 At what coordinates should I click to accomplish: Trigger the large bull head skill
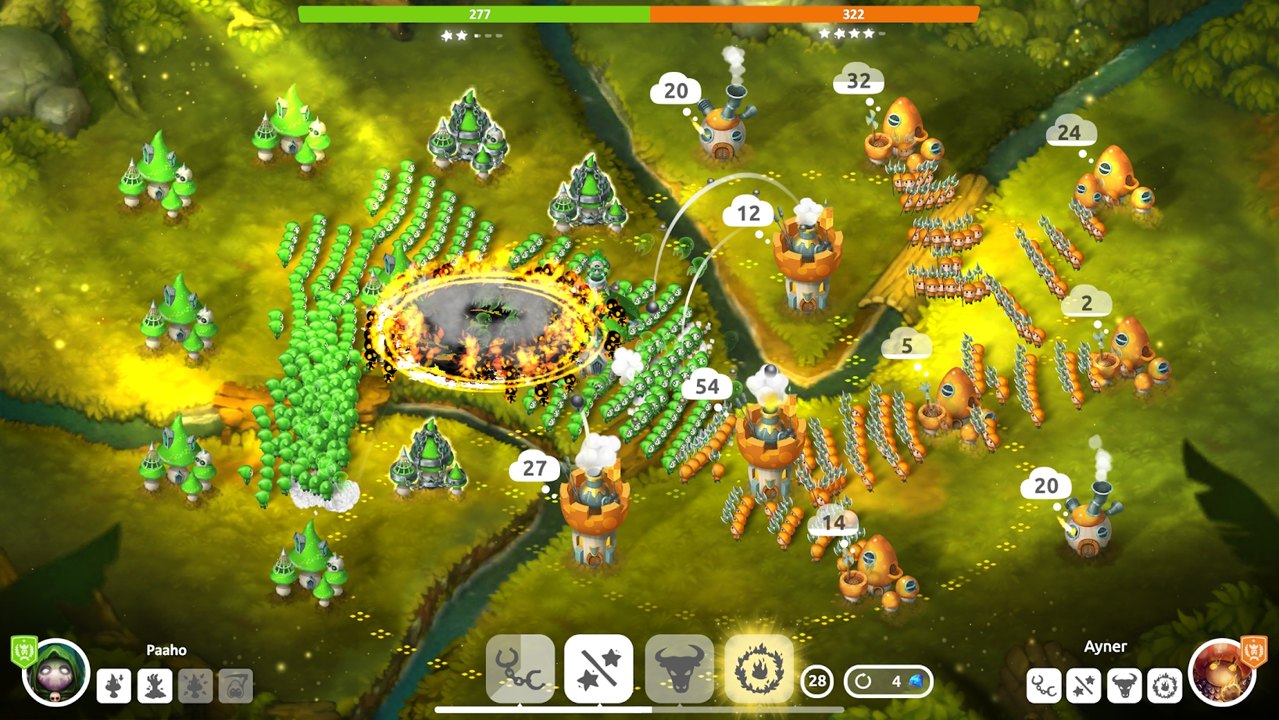tap(679, 668)
